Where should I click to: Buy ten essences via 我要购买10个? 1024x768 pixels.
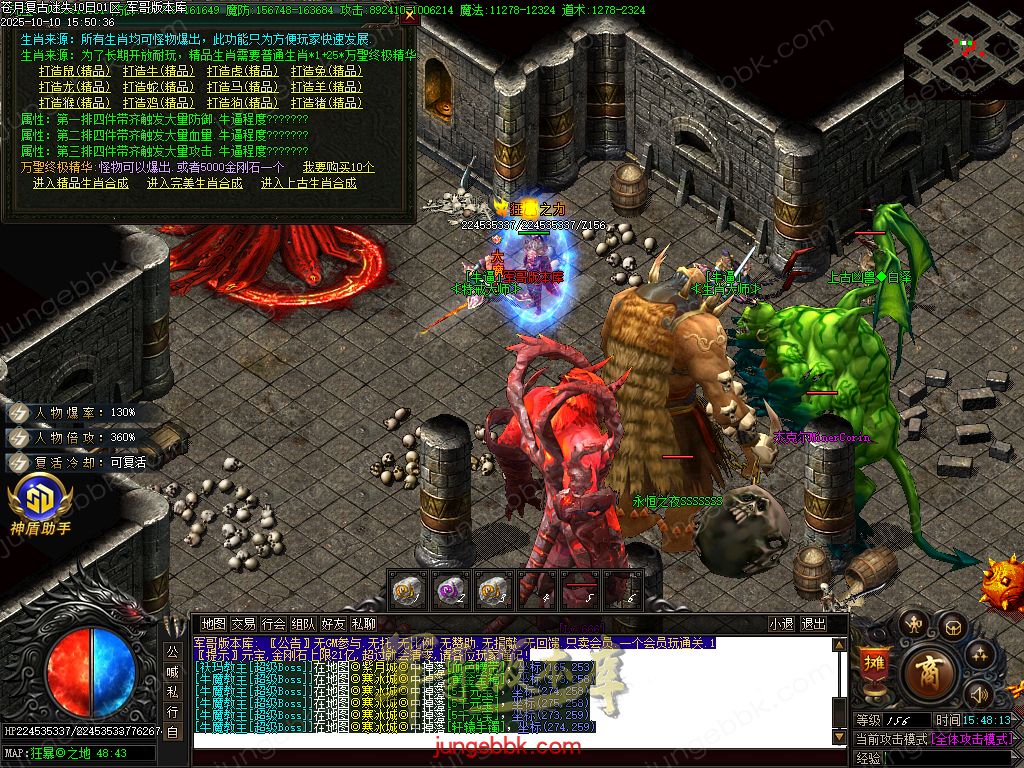[339, 167]
